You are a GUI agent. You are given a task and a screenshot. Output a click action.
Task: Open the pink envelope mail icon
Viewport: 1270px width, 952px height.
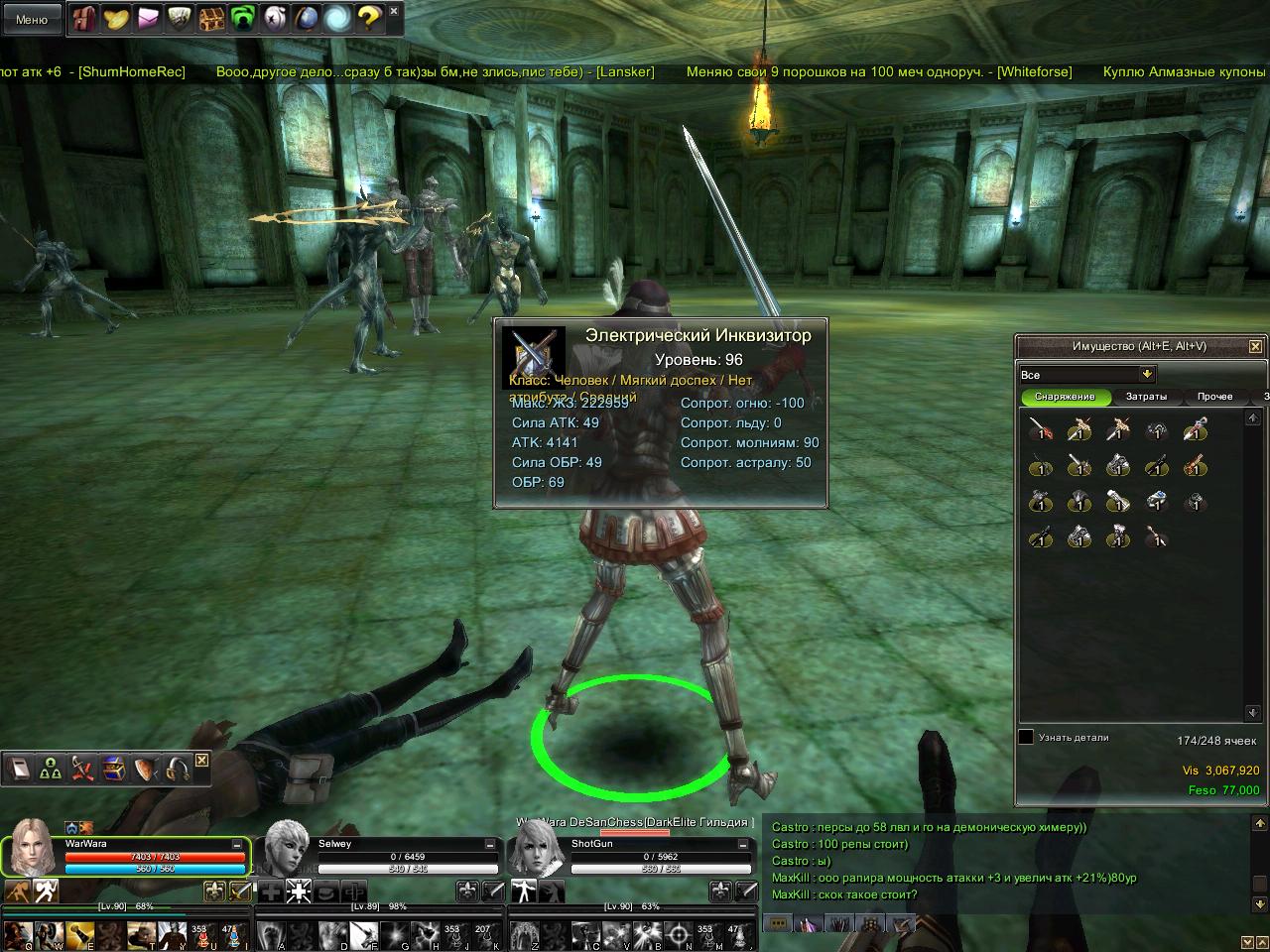149,17
